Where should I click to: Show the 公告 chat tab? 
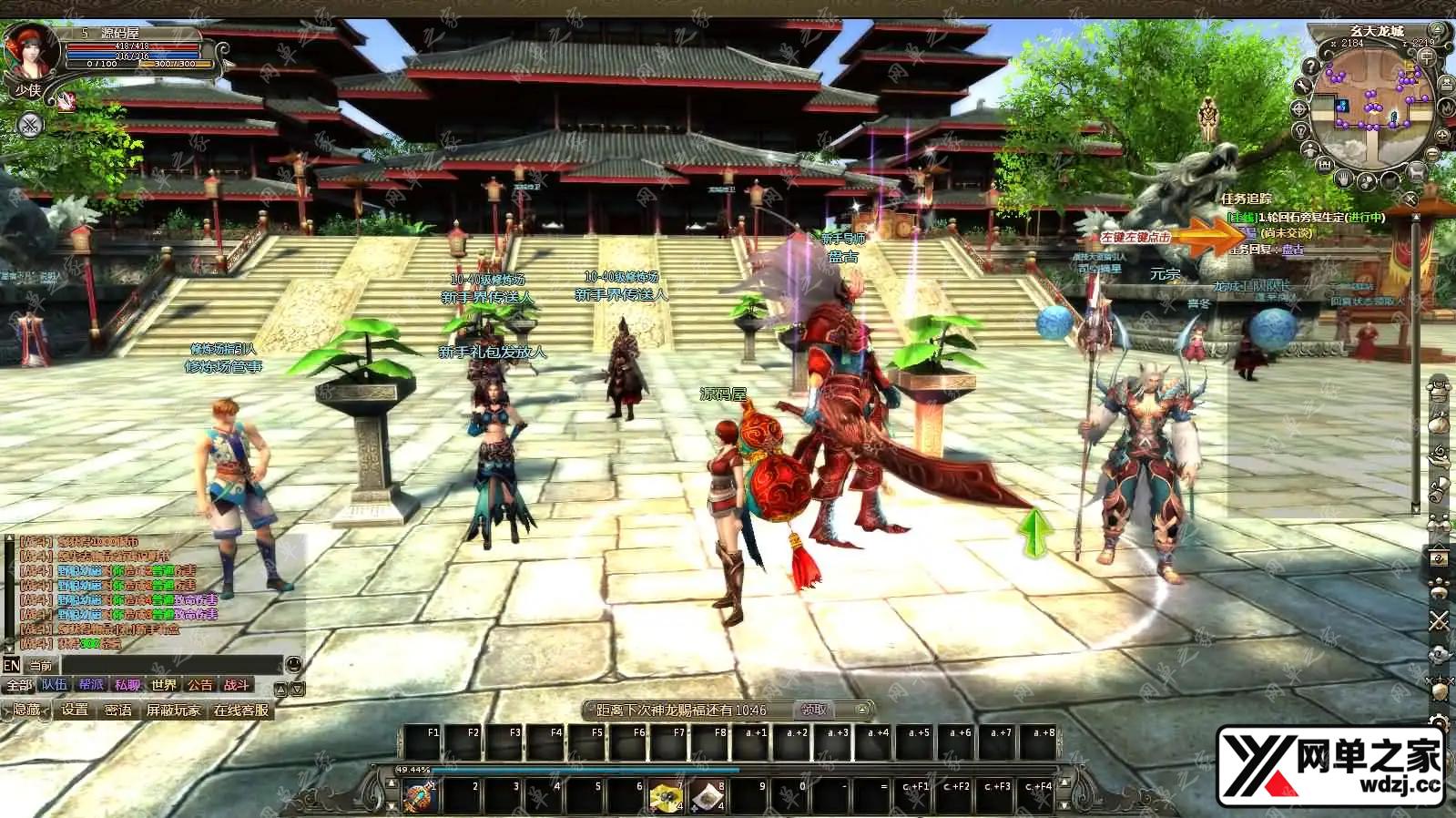point(200,685)
